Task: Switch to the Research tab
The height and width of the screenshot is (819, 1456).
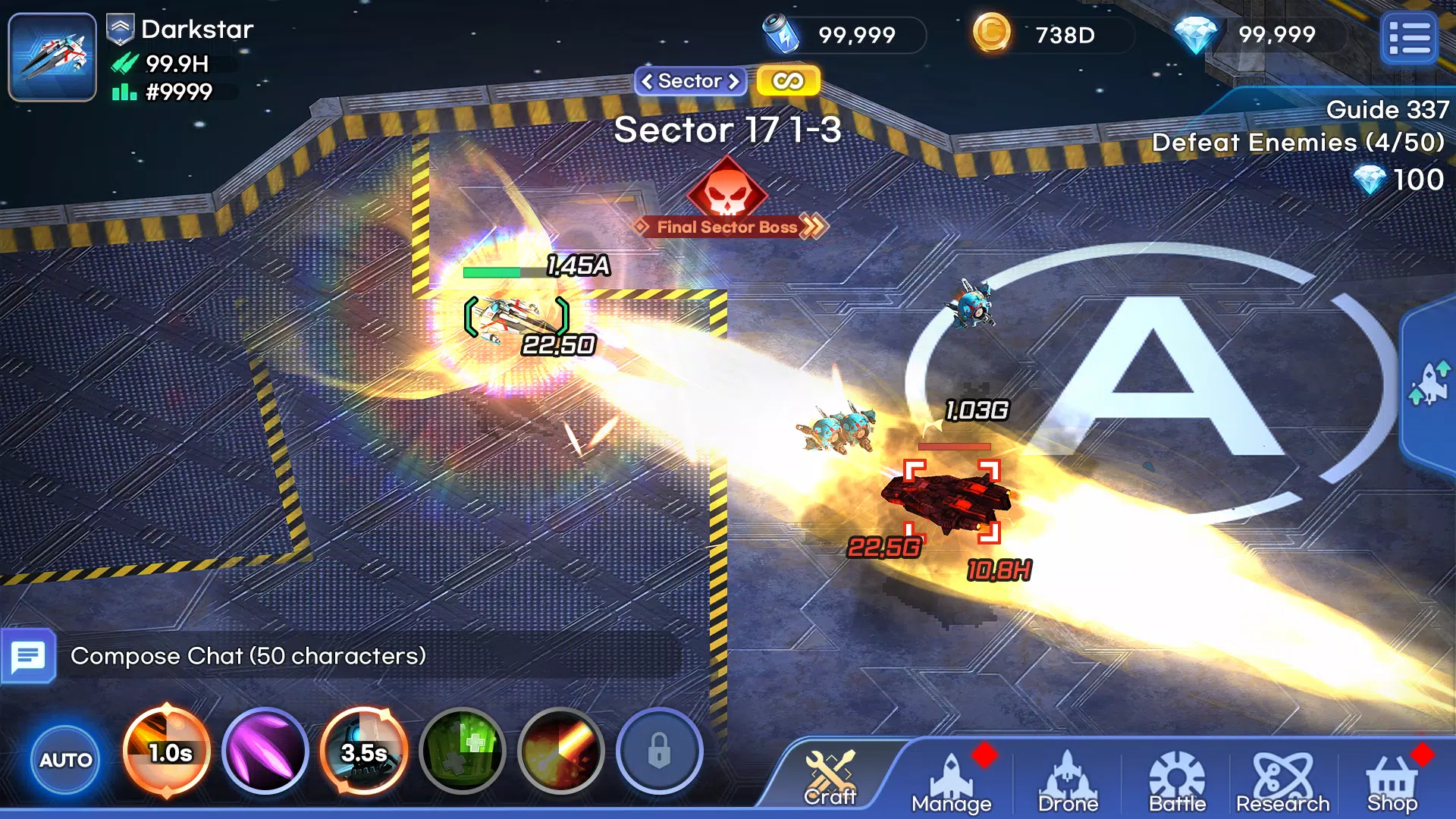Action: [x=1282, y=781]
